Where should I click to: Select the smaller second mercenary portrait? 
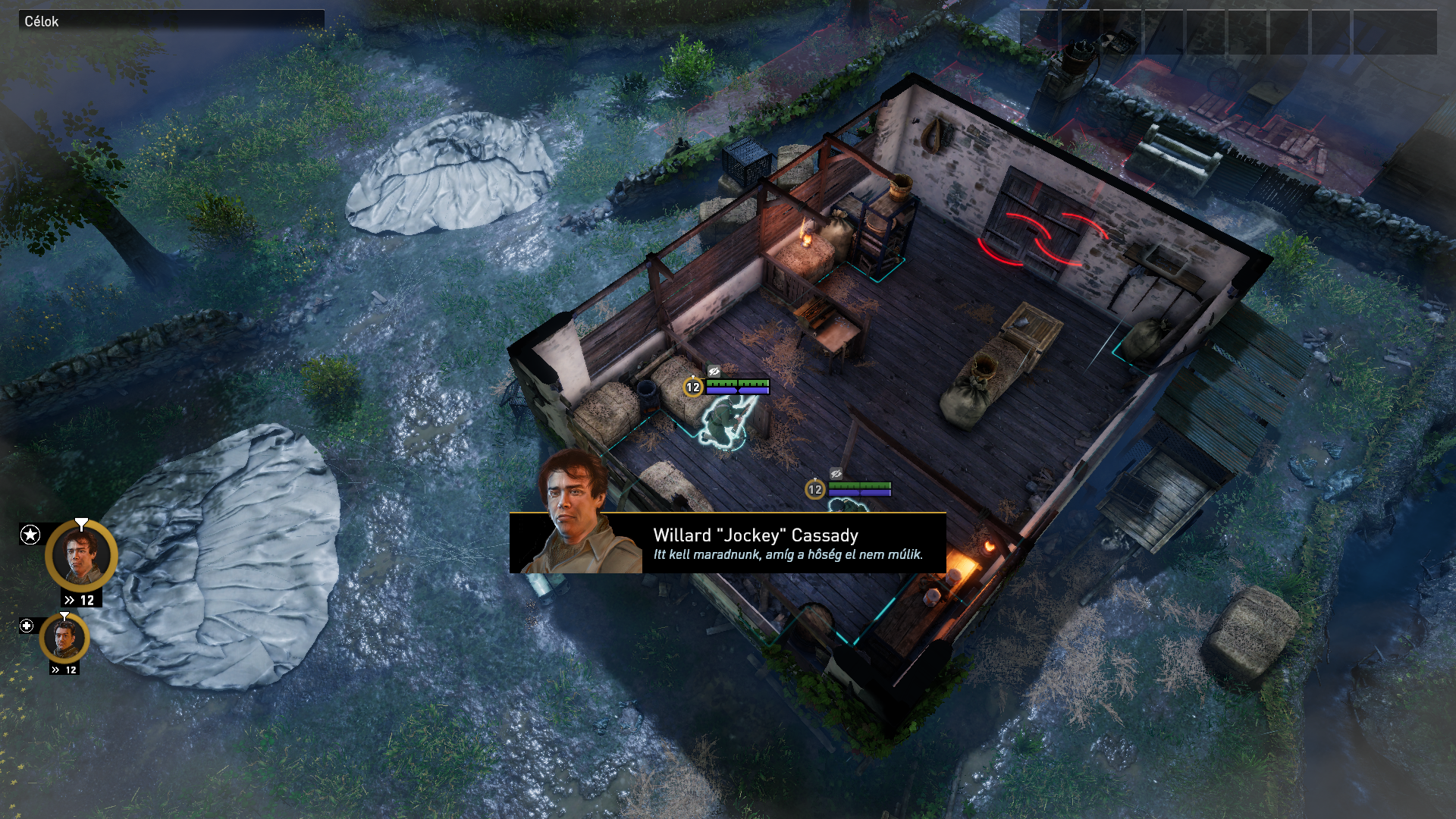tap(64, 638)
